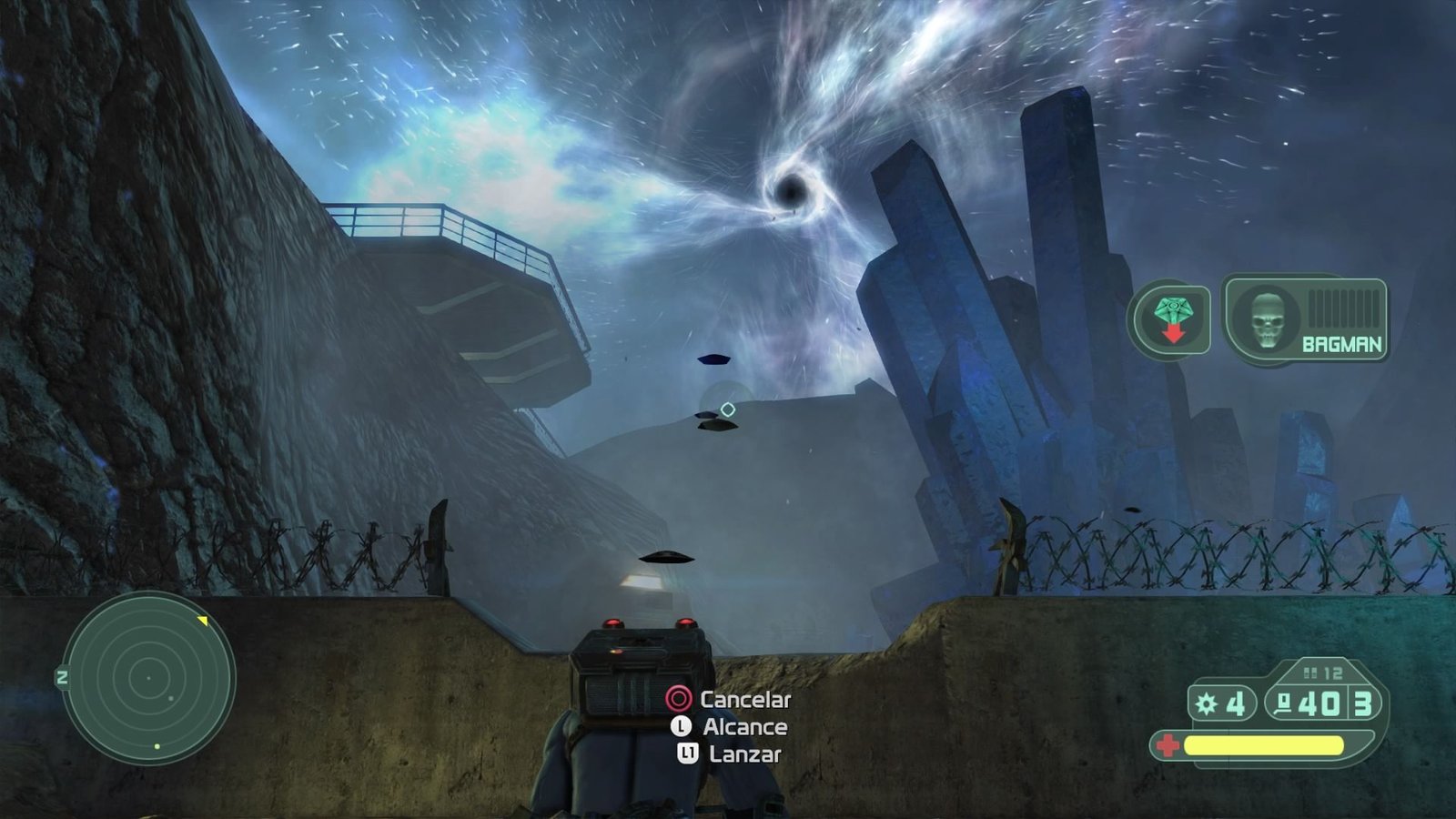Expand the Bagman status panel
Image resolution: width=1456 pixels, height=819 pixels.
pyautogui.click(x=1307, y=320)
